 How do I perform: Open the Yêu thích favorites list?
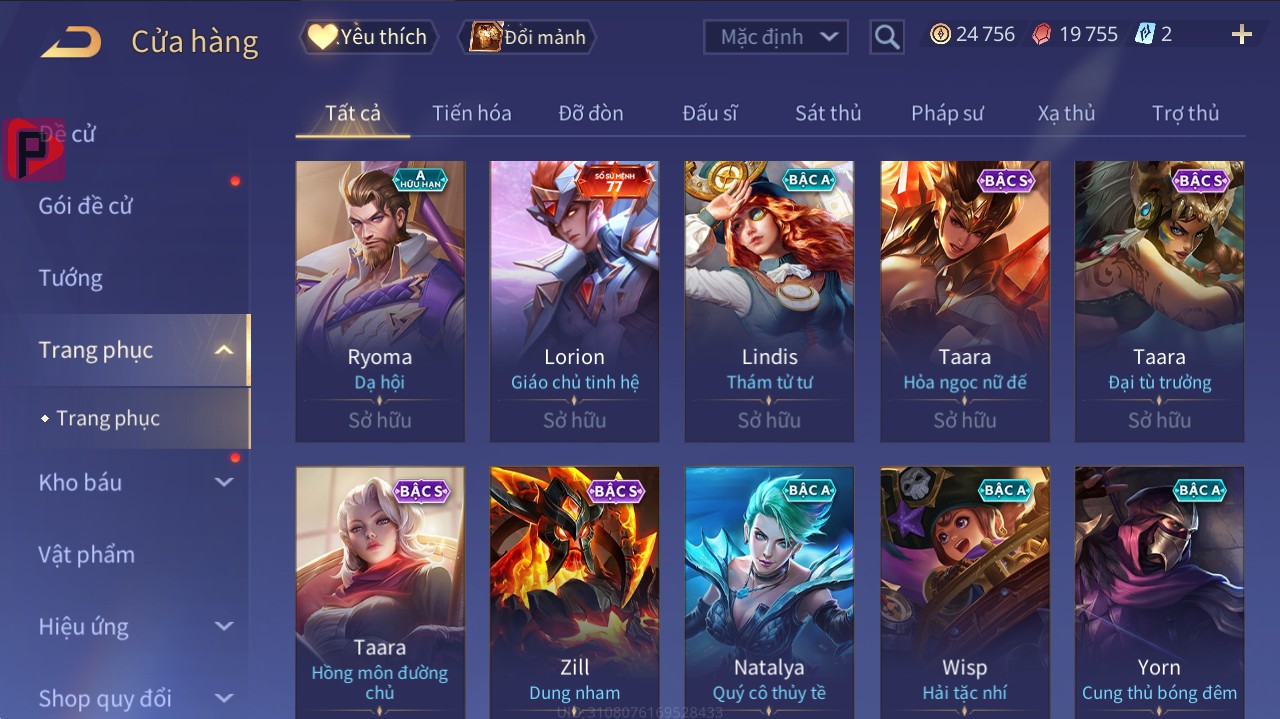(x=369, y=37)
